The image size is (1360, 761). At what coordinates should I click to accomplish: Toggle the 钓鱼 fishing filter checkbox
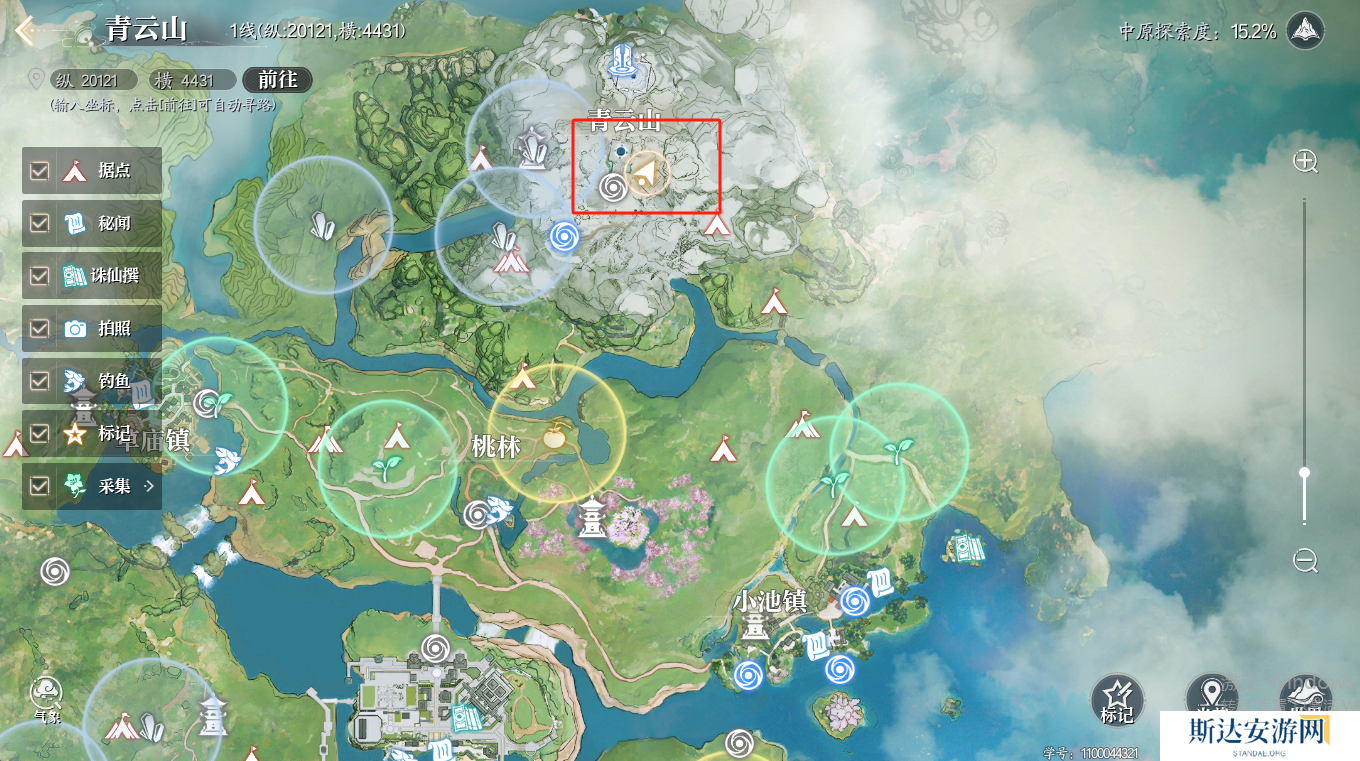point(40,381)
